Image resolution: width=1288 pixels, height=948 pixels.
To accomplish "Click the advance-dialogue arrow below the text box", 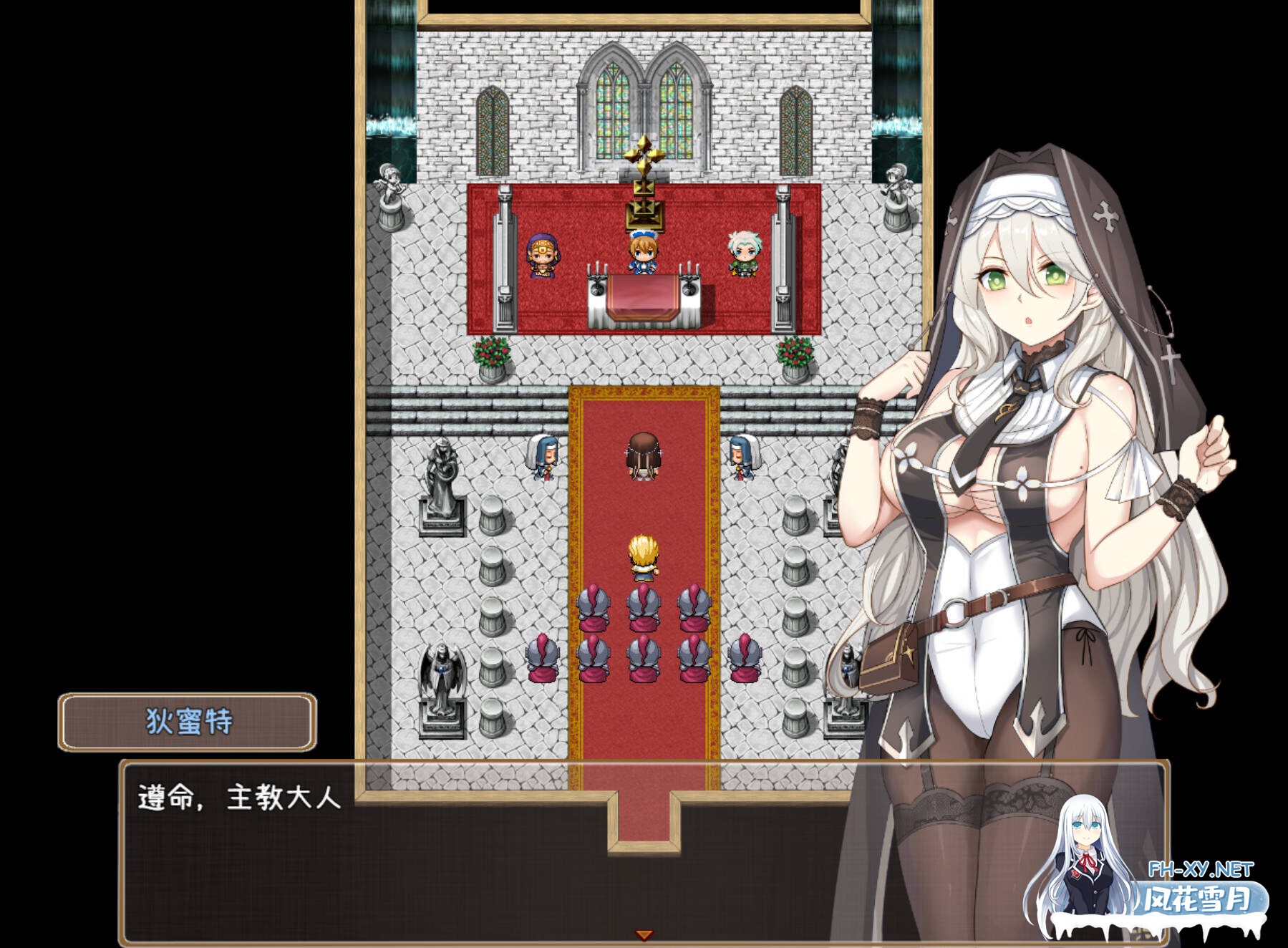I will click(x=643, y=934).
